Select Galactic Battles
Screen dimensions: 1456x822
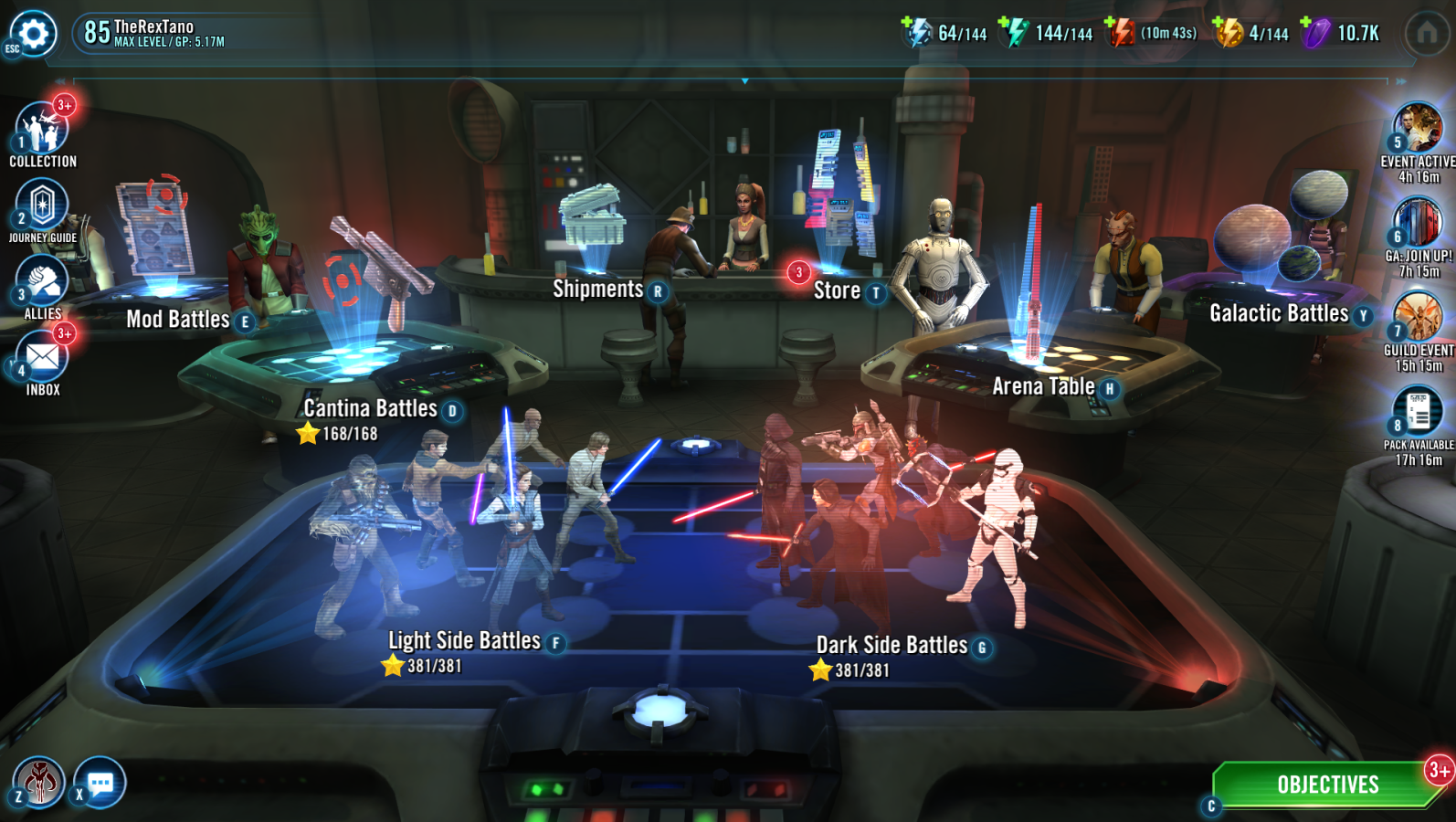point(1279,313)
